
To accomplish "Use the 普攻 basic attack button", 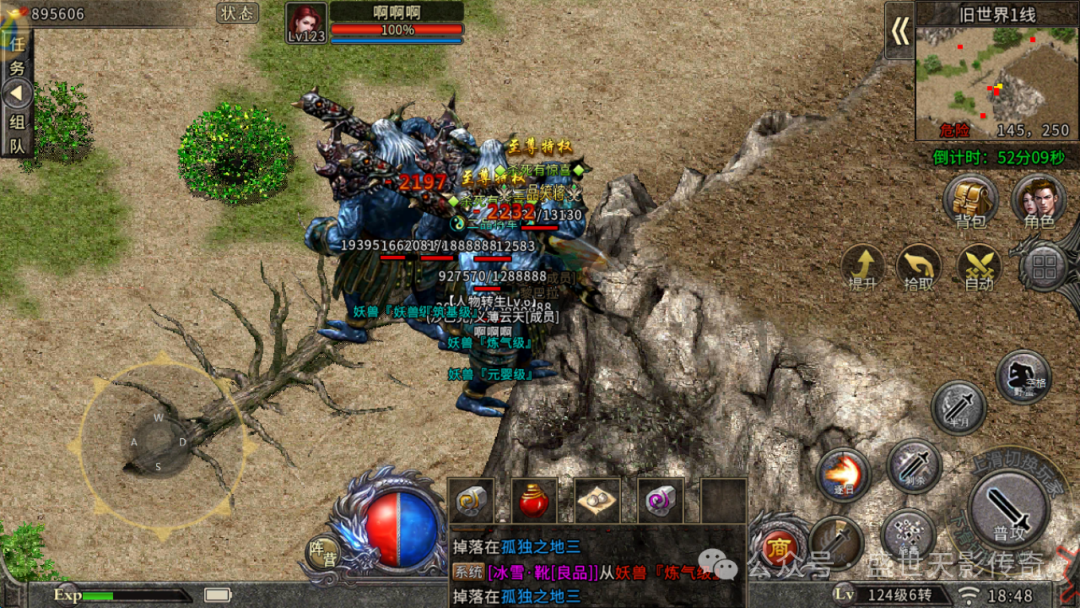I will point(1008,508).
